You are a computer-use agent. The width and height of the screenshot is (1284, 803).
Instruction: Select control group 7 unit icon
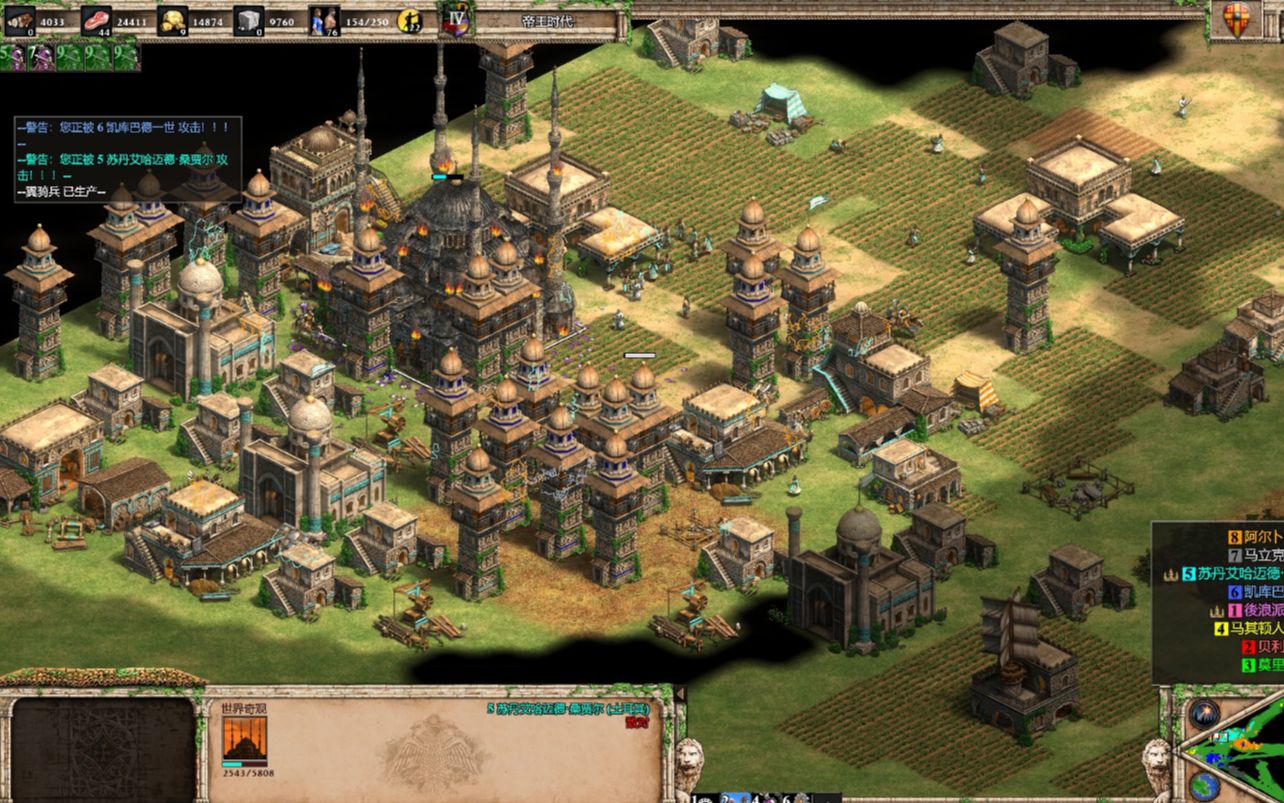(x=40, y=56)
